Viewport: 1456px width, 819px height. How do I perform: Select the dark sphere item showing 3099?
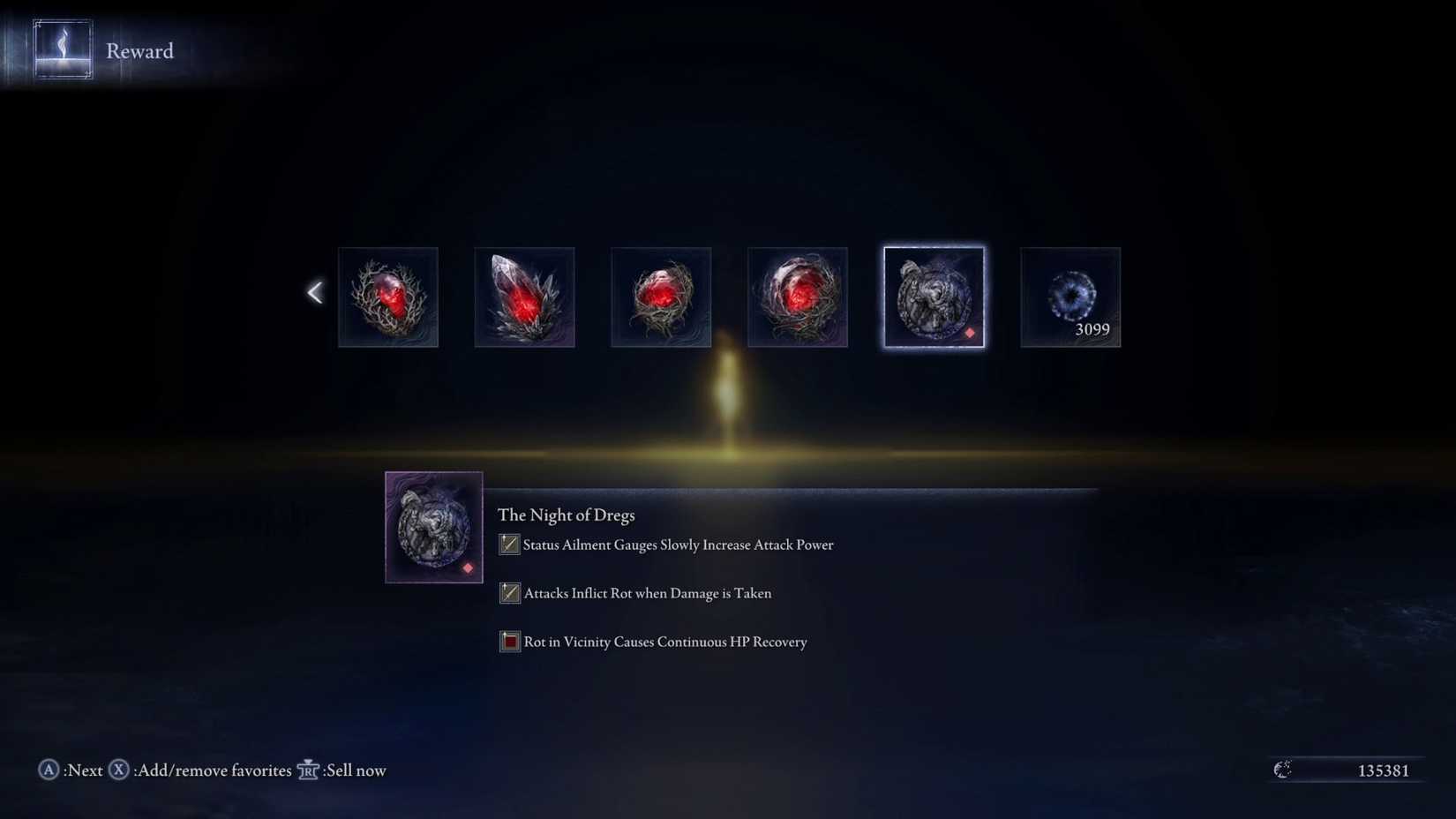click(1069, 297)
